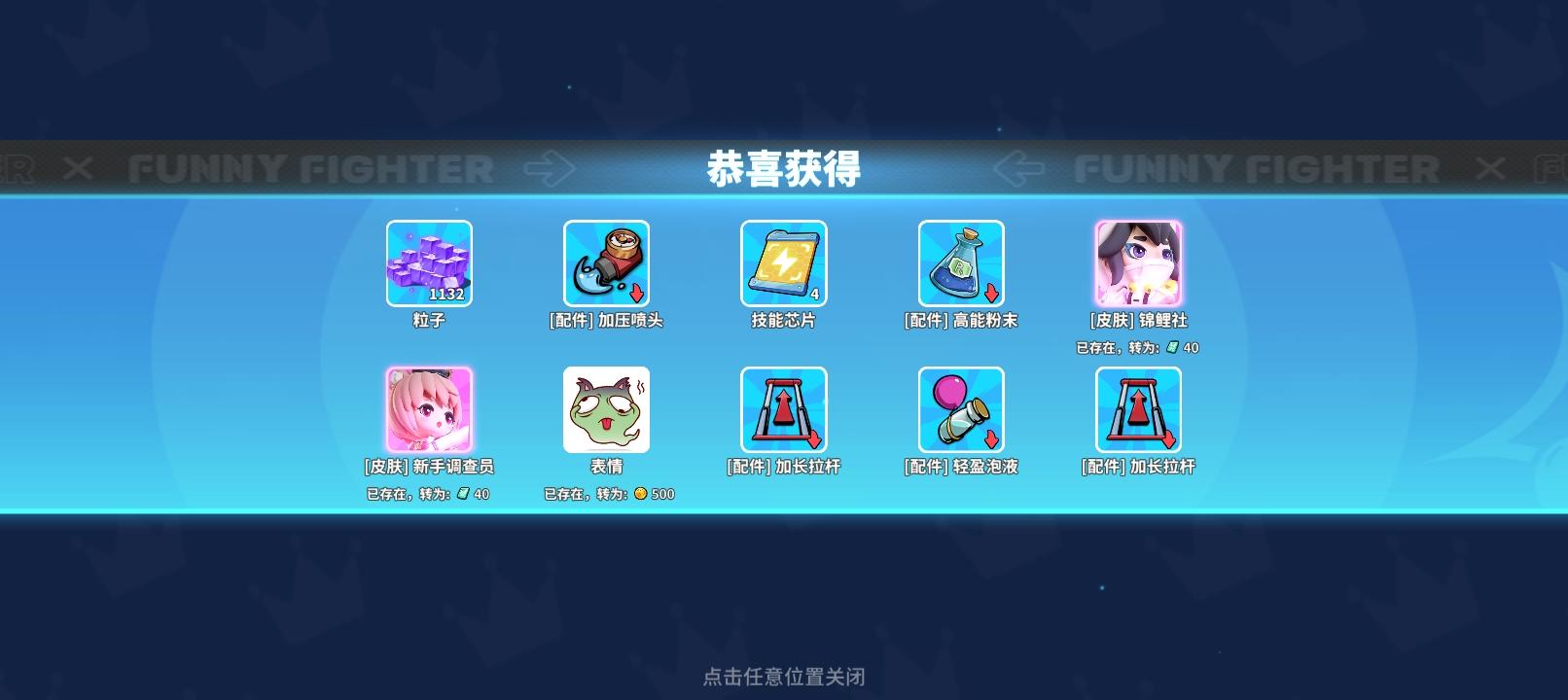Click the 已存在 conversion label under 新手调查员

point(428,493)
